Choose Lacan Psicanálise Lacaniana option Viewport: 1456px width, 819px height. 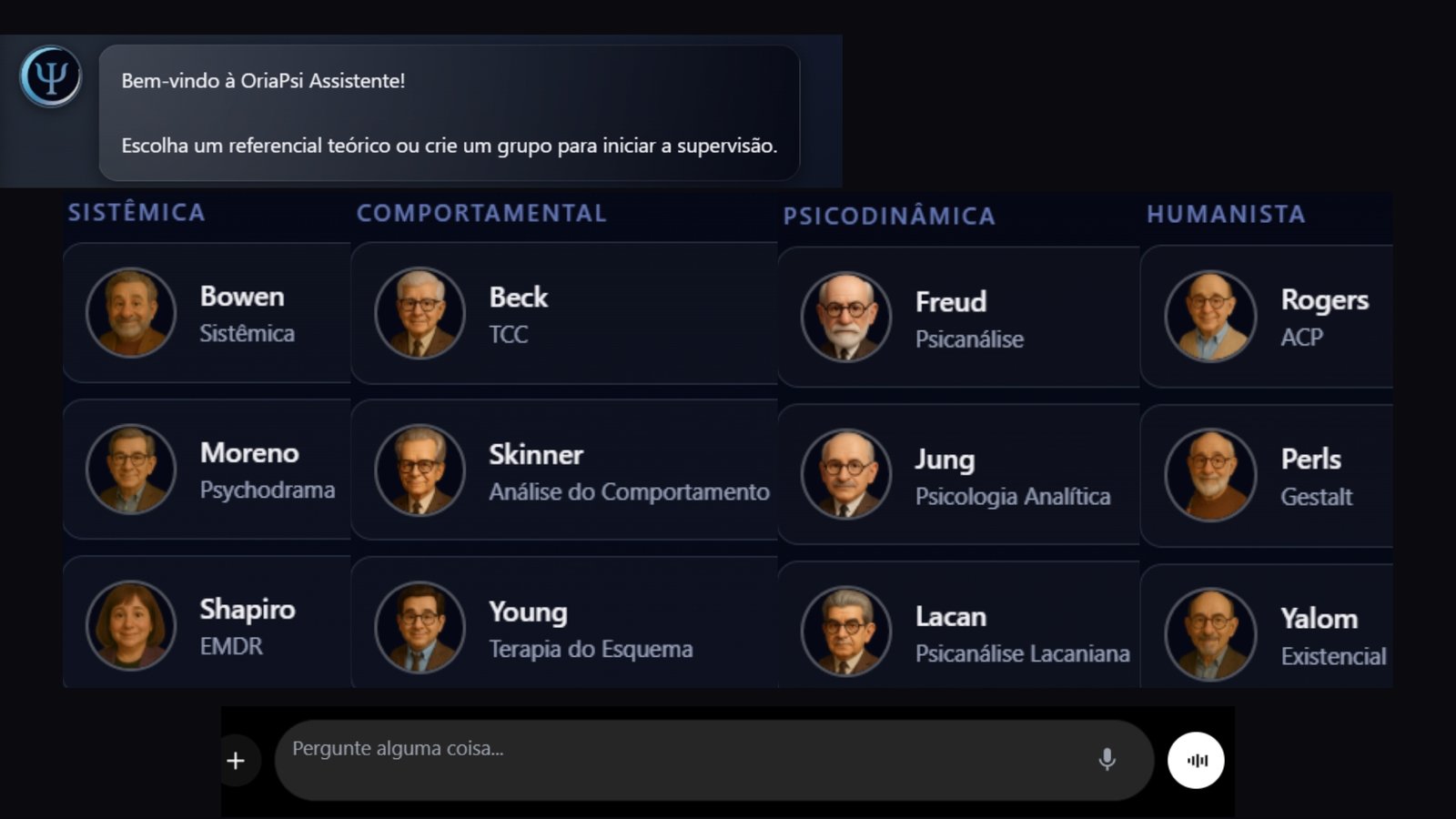click(960, 630)
